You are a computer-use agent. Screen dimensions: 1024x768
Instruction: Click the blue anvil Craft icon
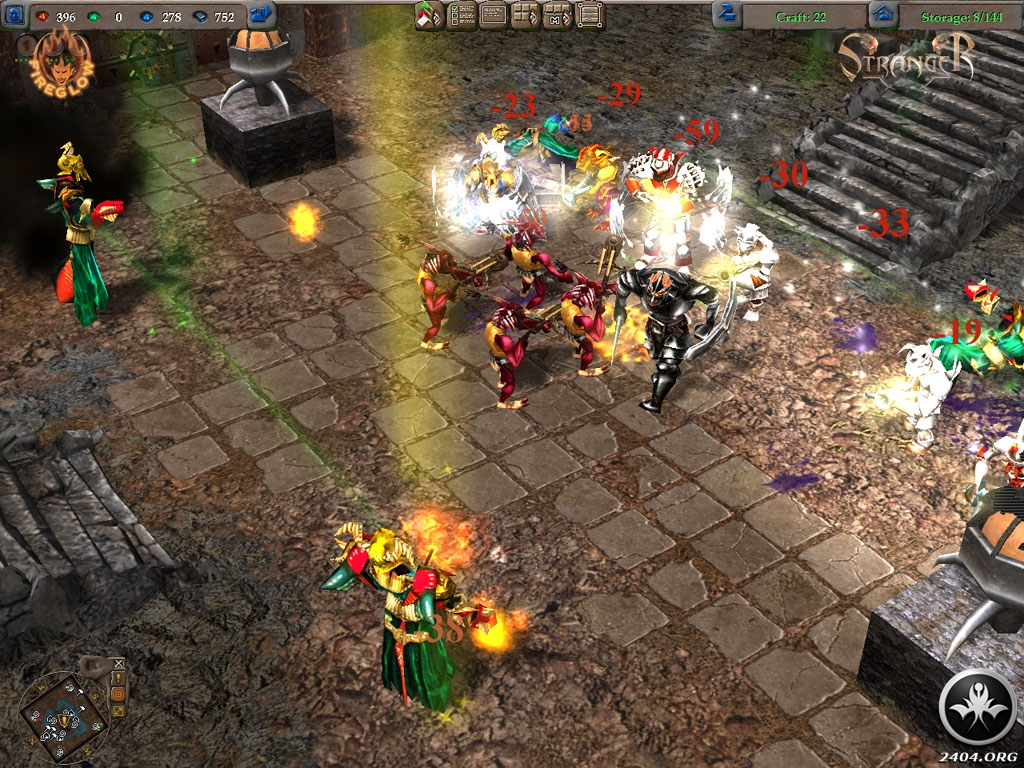click(727, 15)
